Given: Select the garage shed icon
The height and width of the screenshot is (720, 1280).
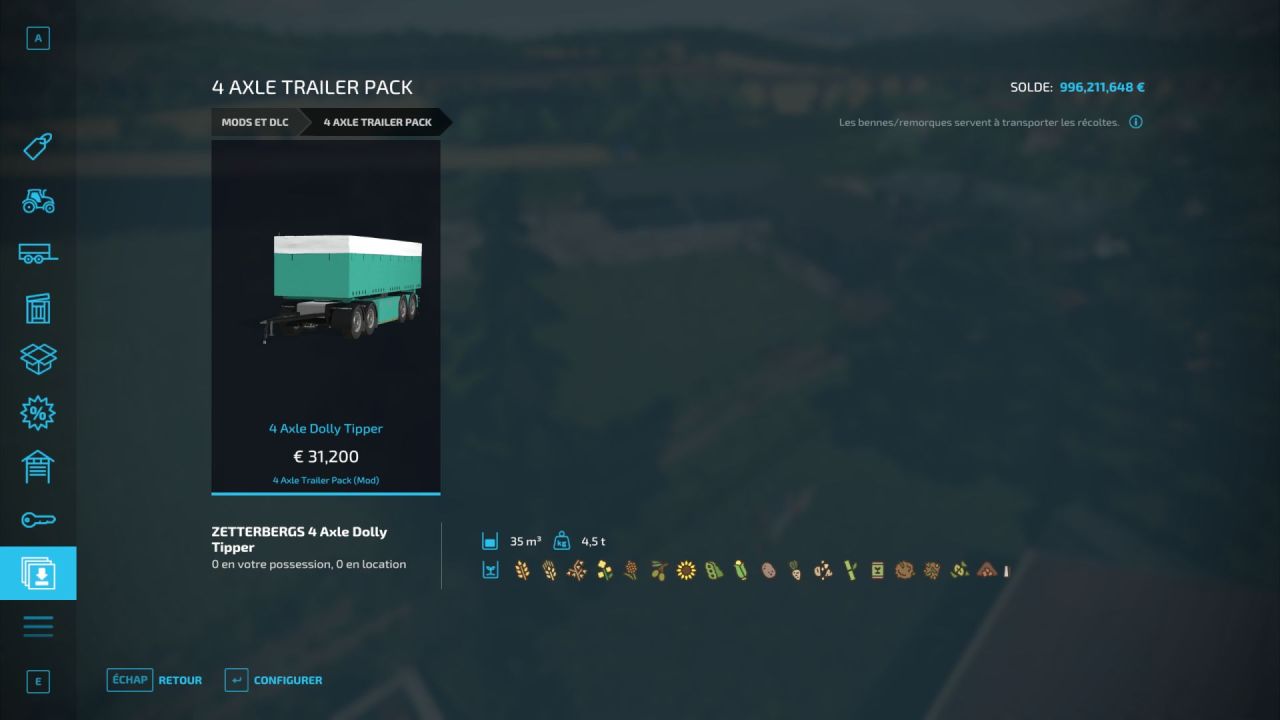Looking at the screenshot, I should tap(37, 466).
